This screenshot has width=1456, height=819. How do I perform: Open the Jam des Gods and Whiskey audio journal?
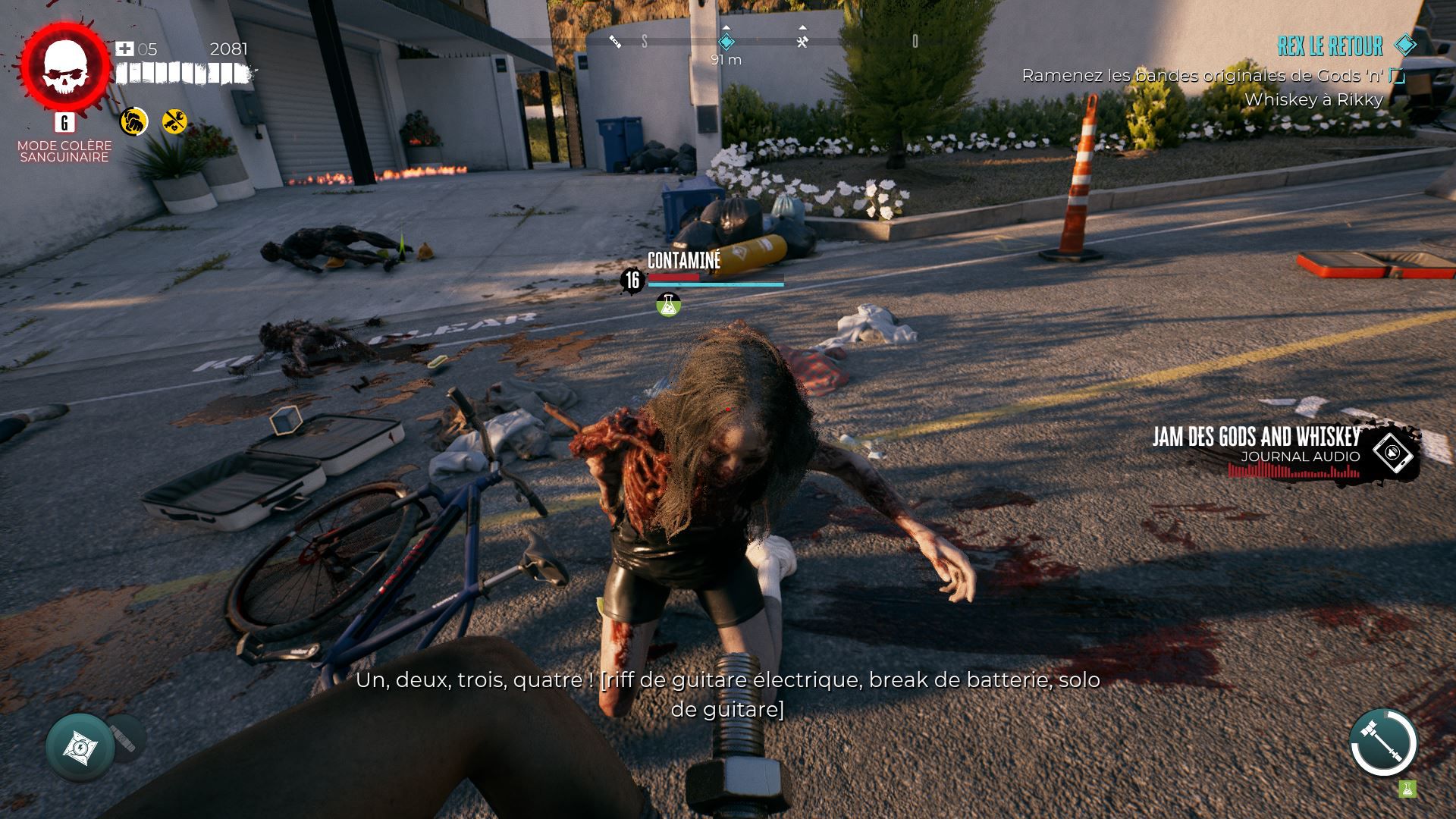coord(1394,451)
